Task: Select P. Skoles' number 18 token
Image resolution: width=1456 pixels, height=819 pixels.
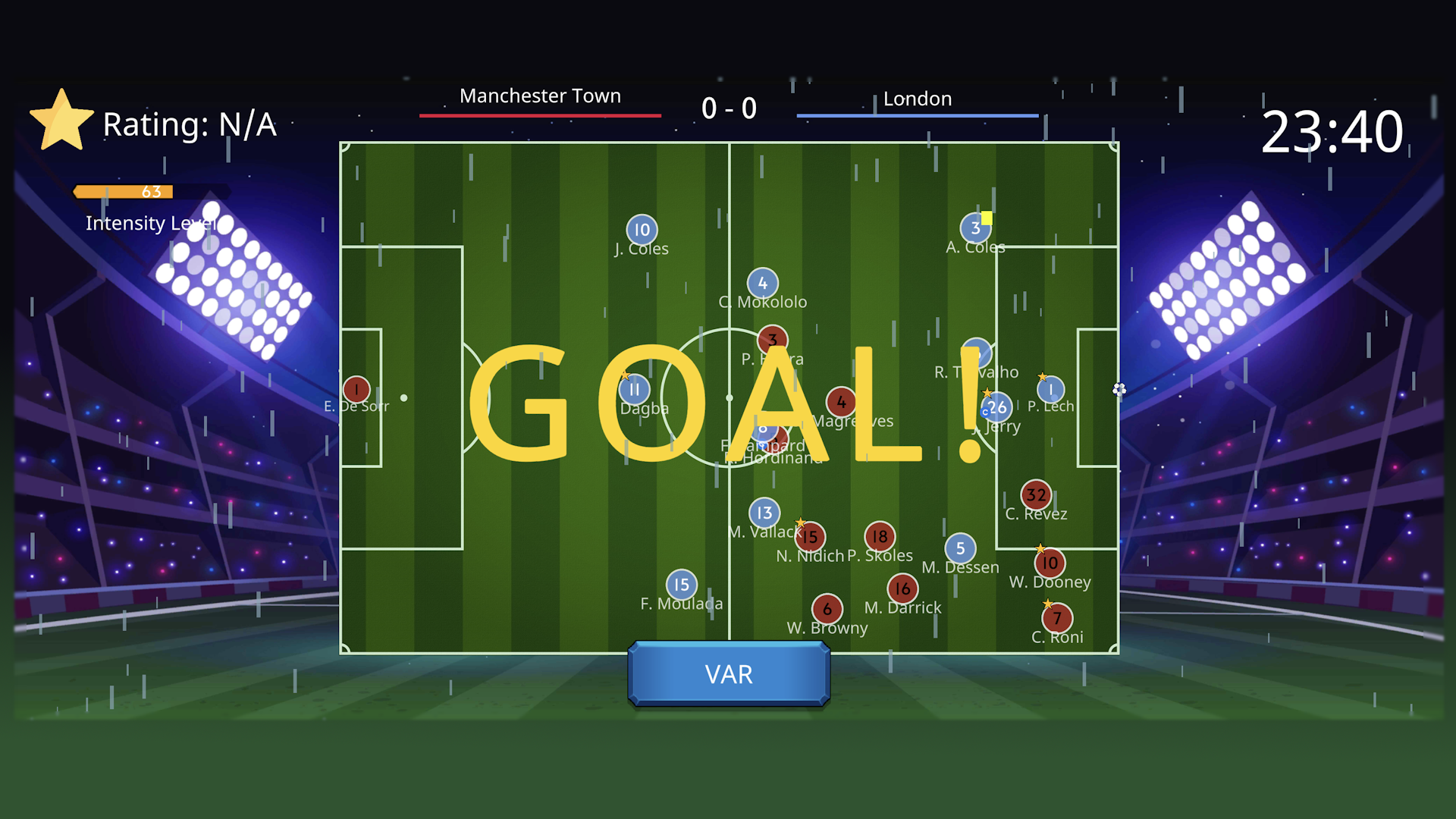Action: (x=880, y=535)
